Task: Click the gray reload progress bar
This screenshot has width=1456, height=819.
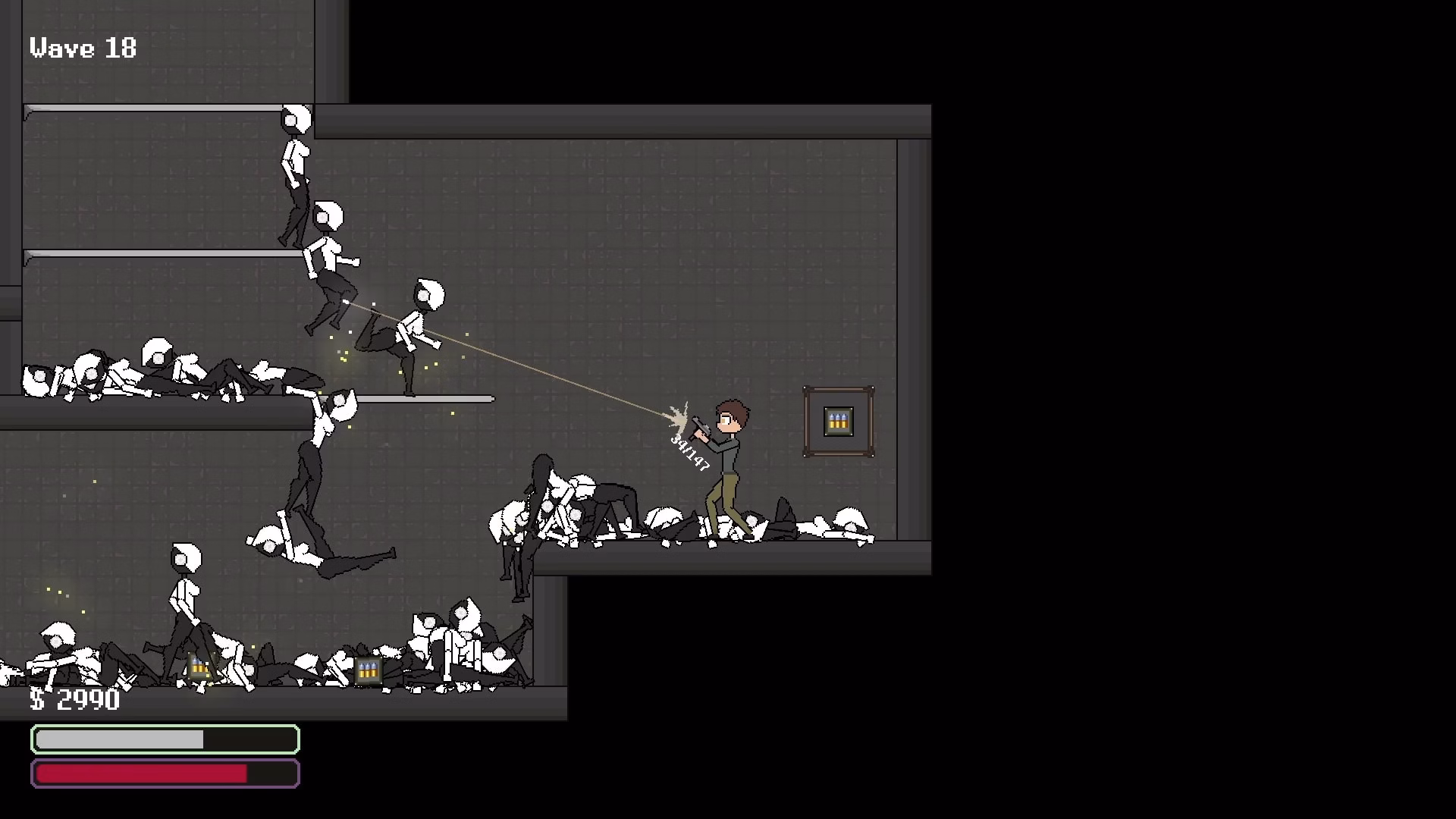Action: coord(121,739)
